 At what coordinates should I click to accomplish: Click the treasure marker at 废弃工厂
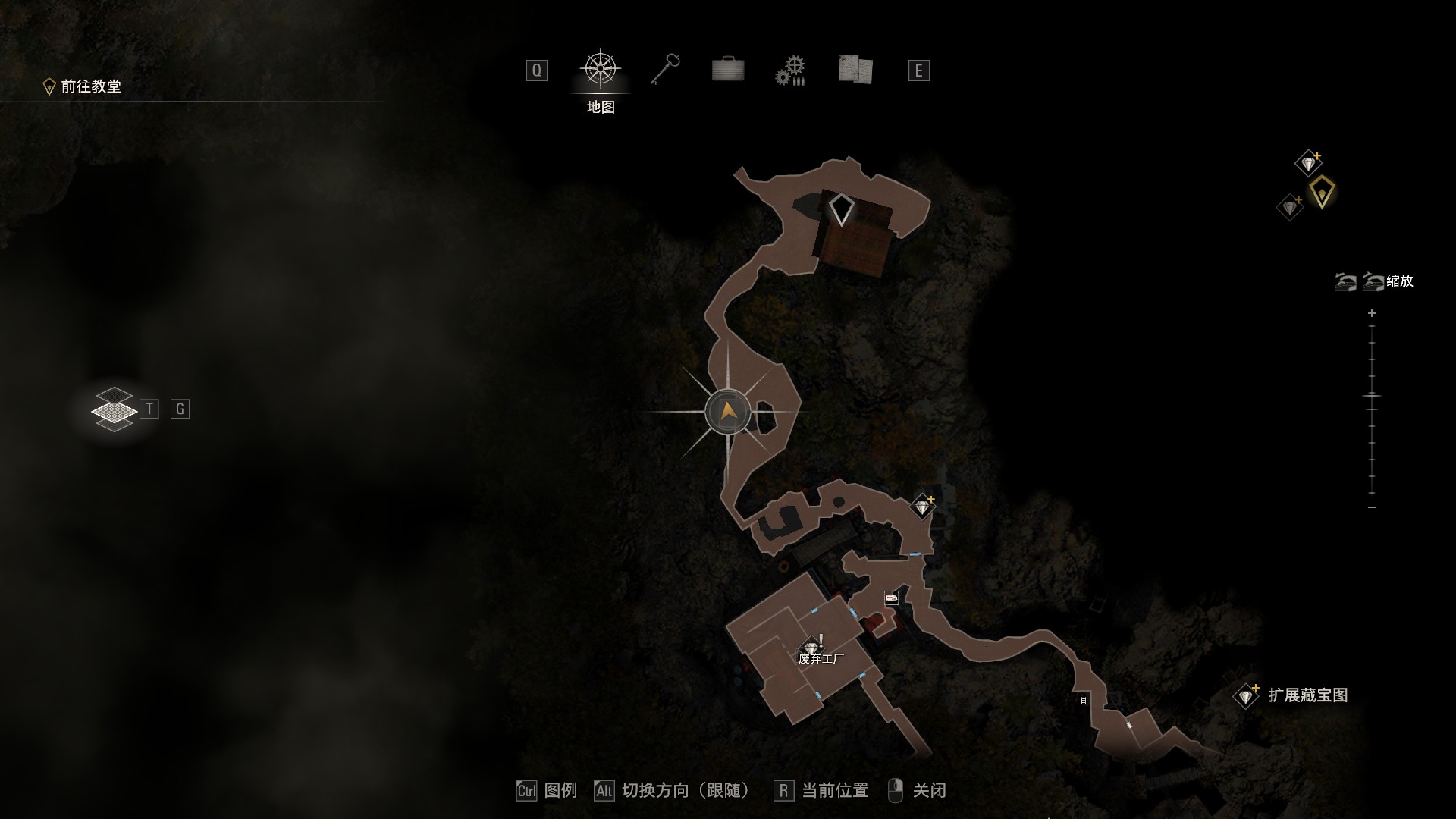click(811, 648)
